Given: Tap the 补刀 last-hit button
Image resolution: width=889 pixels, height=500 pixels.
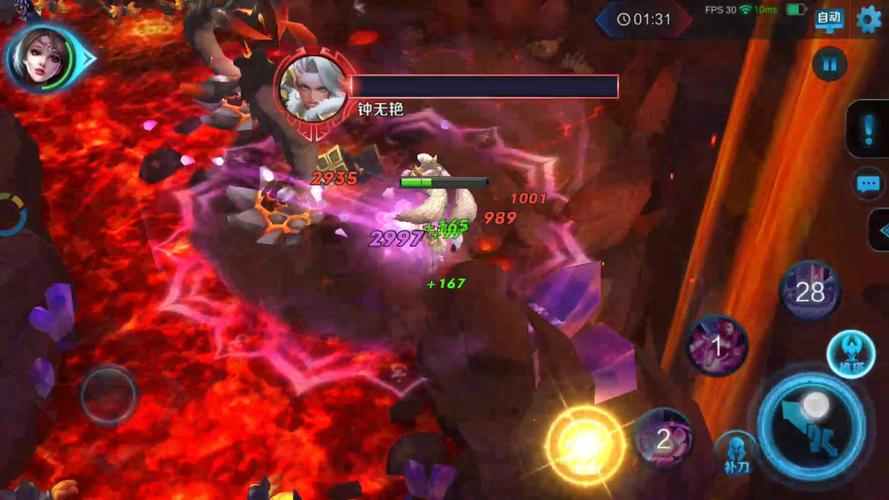Looking at the screenshot, I should 735,453.
